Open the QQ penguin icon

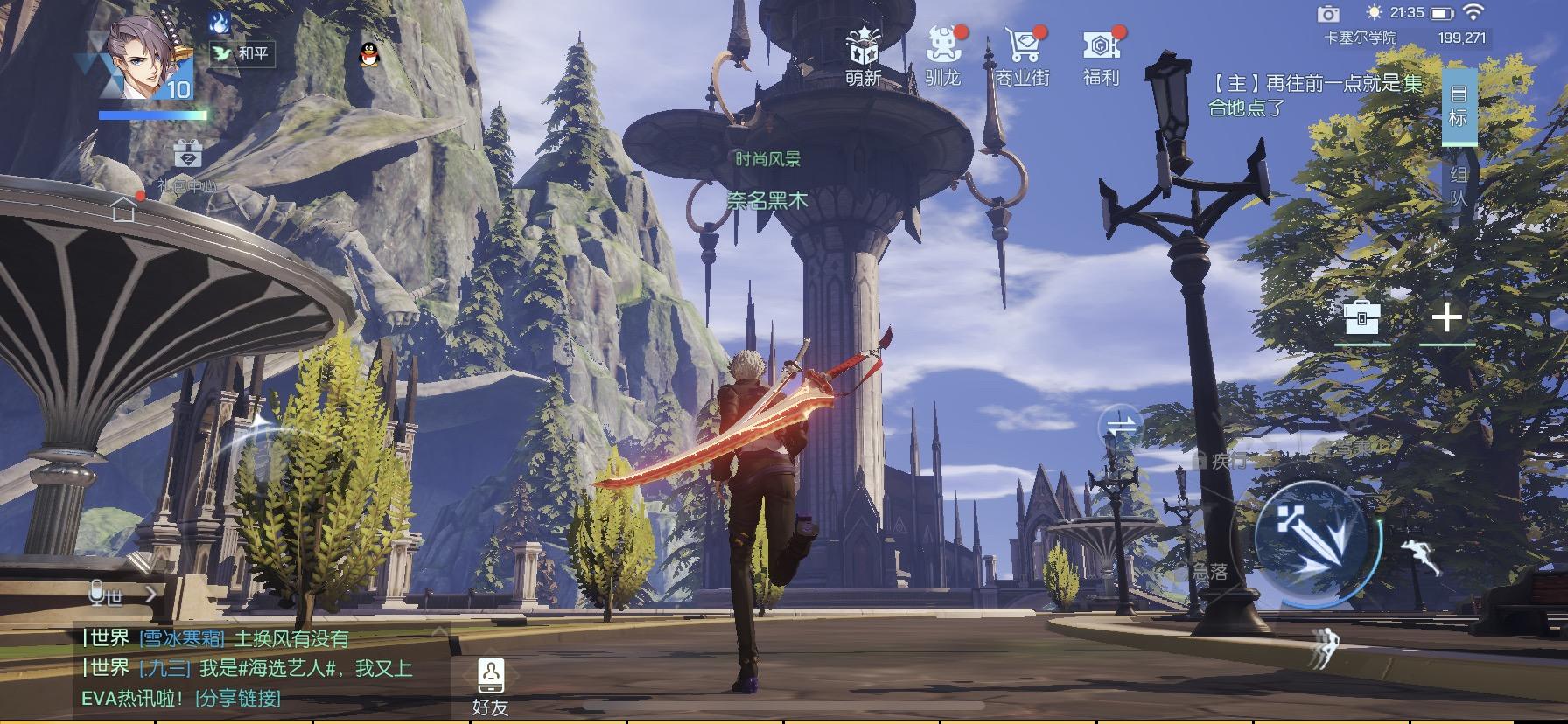pos(371,55)
